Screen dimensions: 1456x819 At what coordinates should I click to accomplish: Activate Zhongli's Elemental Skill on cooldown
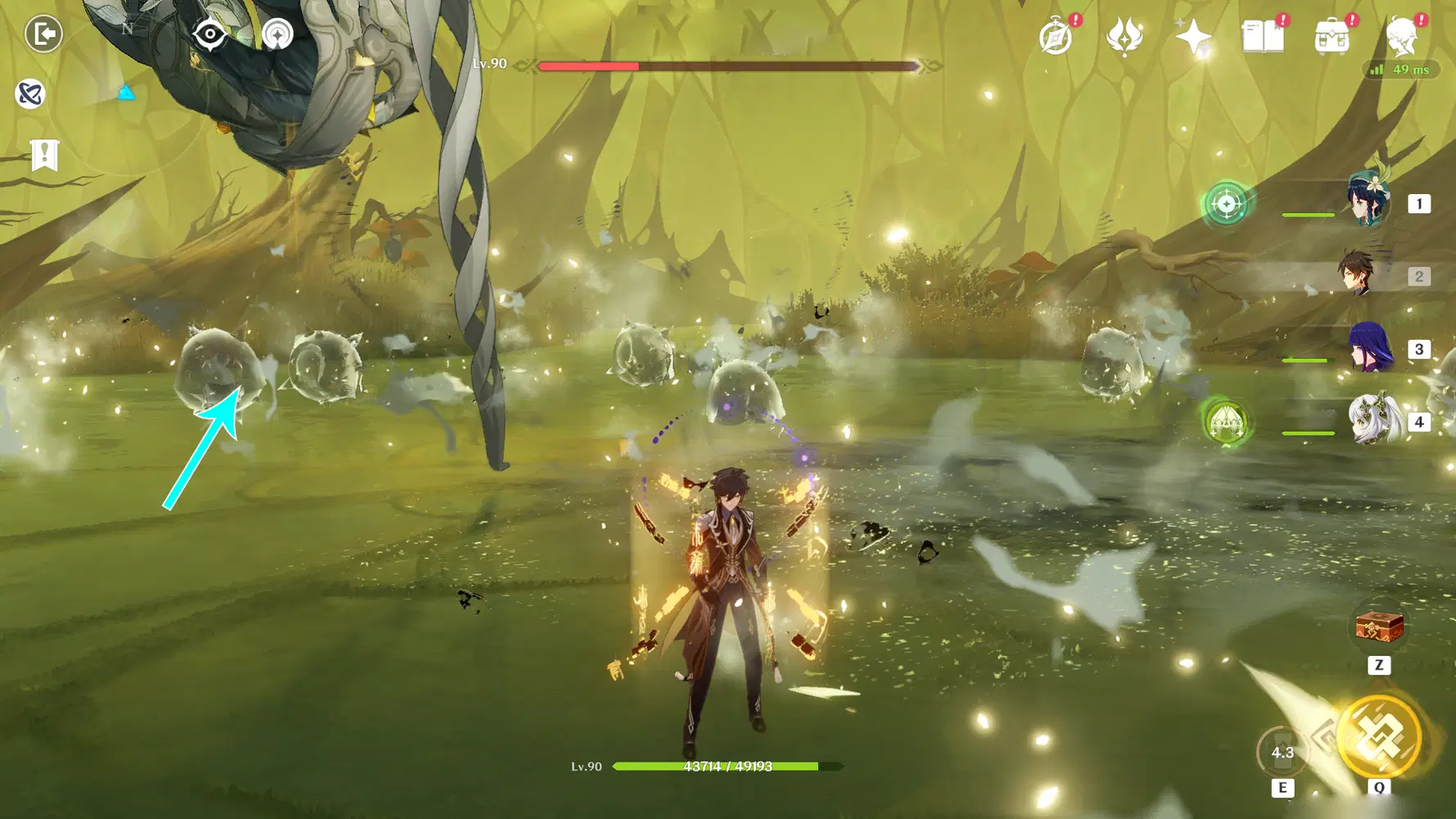[1282, 752]
